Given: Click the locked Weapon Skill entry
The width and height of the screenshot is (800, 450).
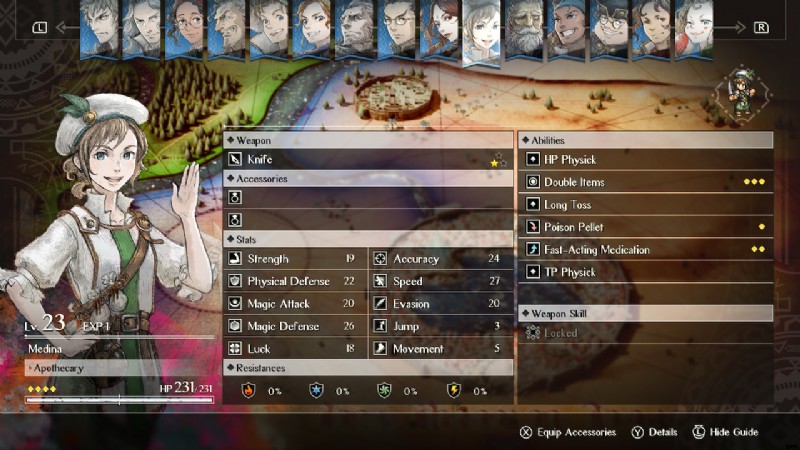Looking at the screenshot, I should coord(645,333).
